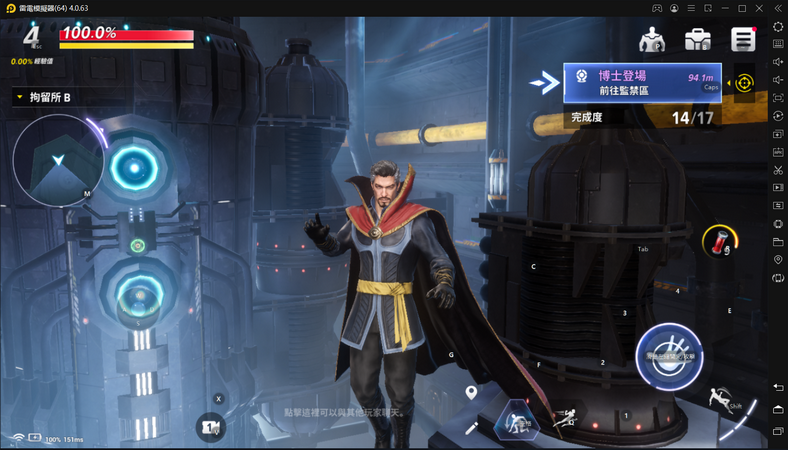Screen dimensions: 788x450
Task: Use the red health potion
Action: point(717,239)
